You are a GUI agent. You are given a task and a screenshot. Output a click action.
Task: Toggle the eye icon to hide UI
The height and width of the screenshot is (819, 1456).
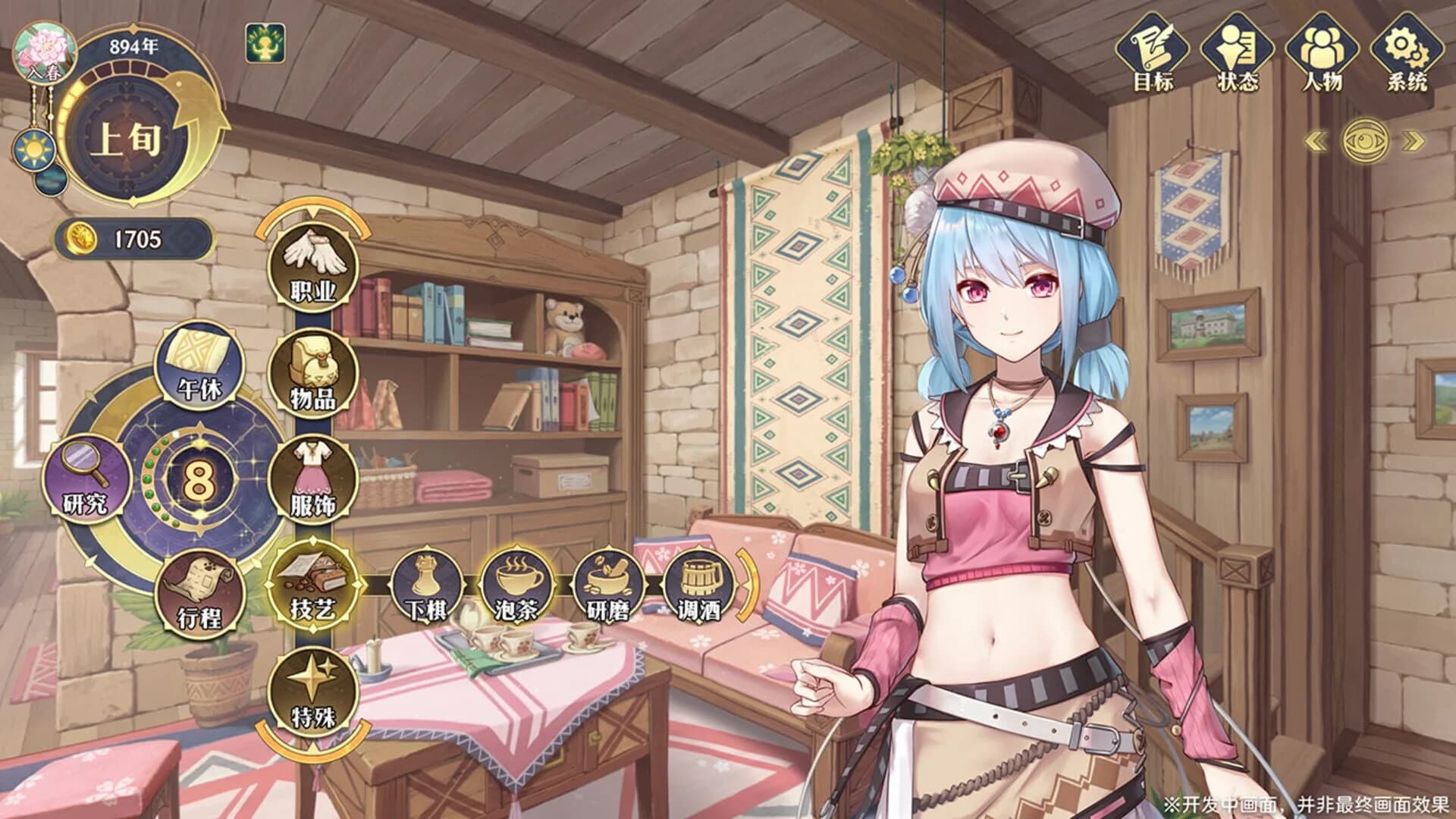(x=1366, y=141)
